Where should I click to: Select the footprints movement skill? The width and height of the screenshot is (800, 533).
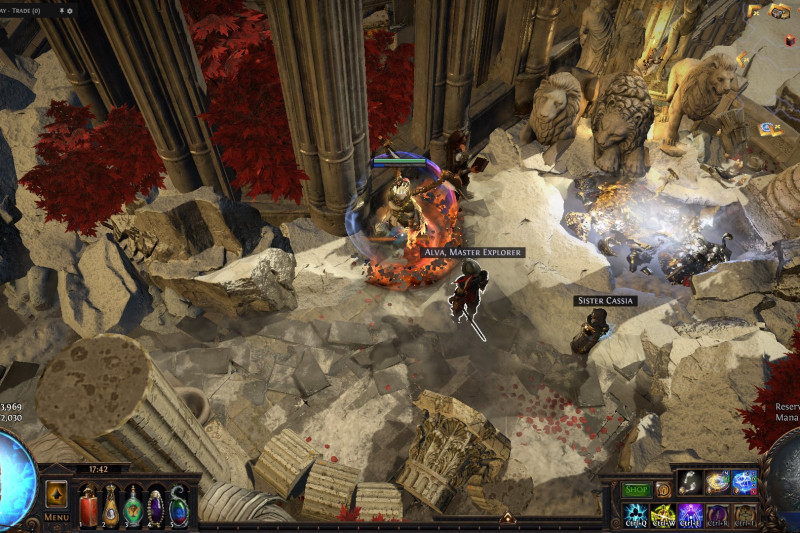click(x=689, y=483)
